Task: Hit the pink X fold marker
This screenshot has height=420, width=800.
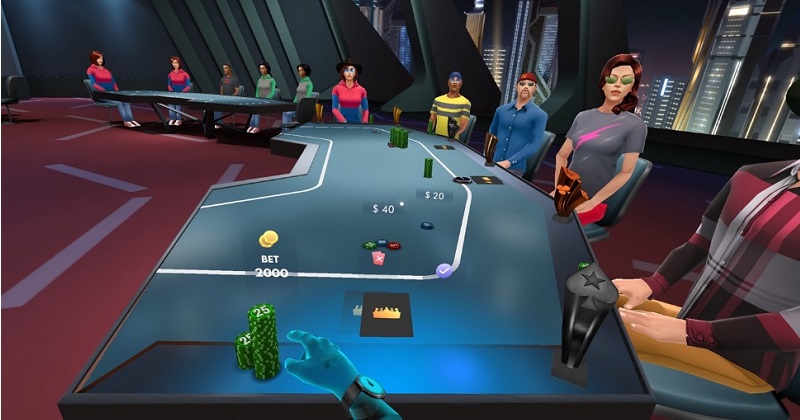Action: pos(379,258)
